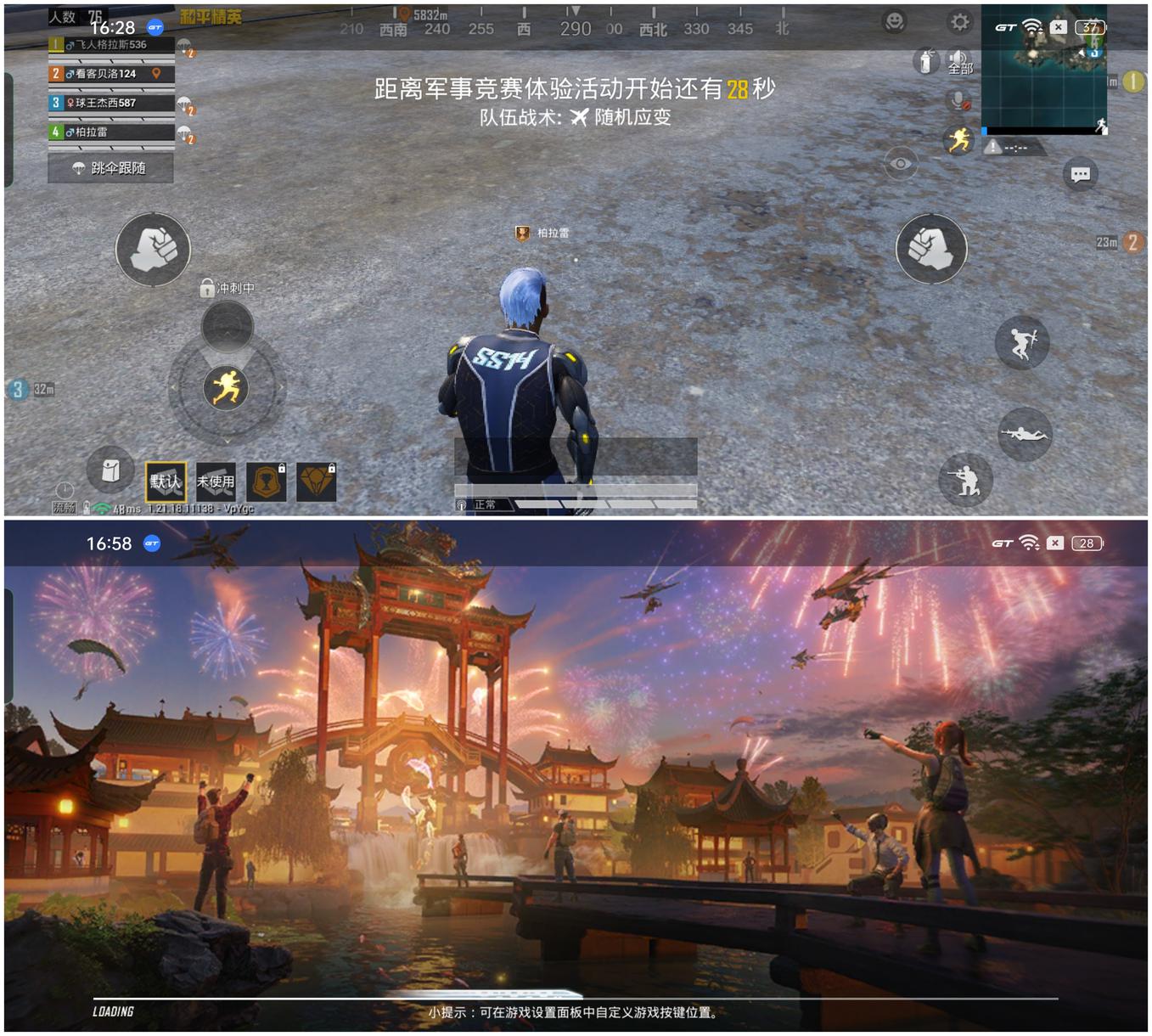The width and height of the screenshot is (1152, 1036).
Task: Tap the left-side melee fist attack button
Action: pos(152,251)
